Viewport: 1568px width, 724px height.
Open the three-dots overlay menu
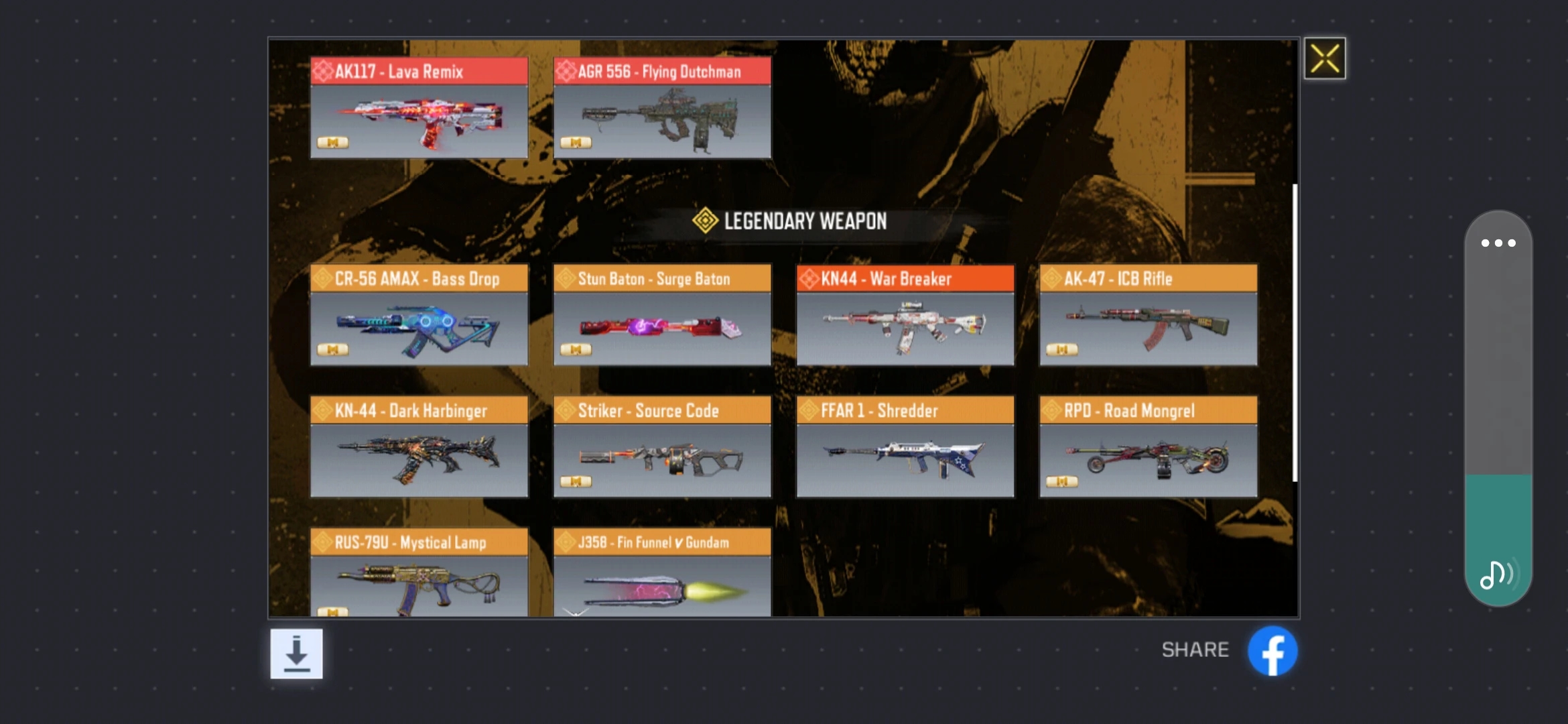1498,243
